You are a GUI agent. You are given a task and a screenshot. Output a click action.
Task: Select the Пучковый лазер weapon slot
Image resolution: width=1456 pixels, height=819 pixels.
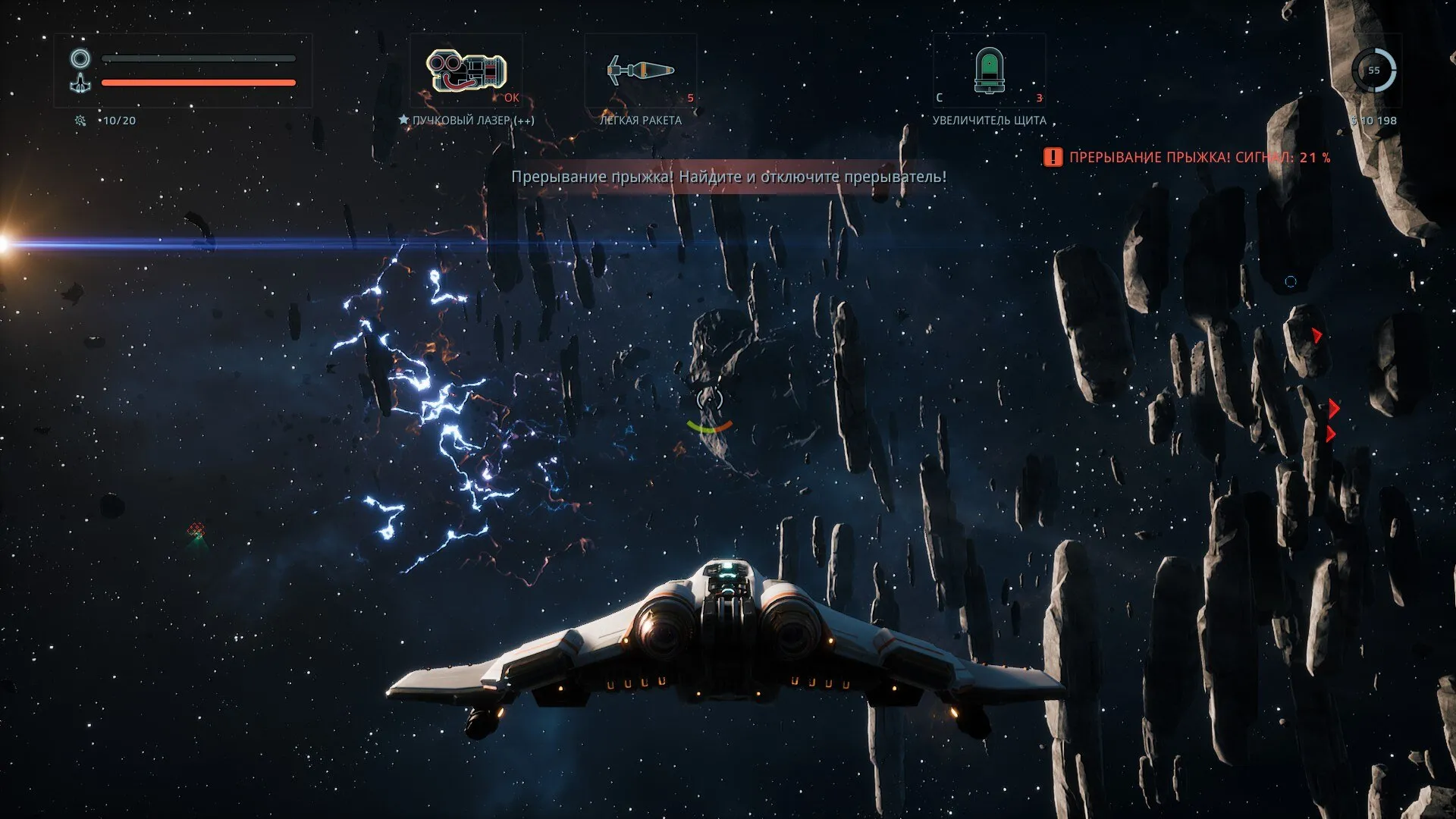pyautogui.click(x=466, y=71)
